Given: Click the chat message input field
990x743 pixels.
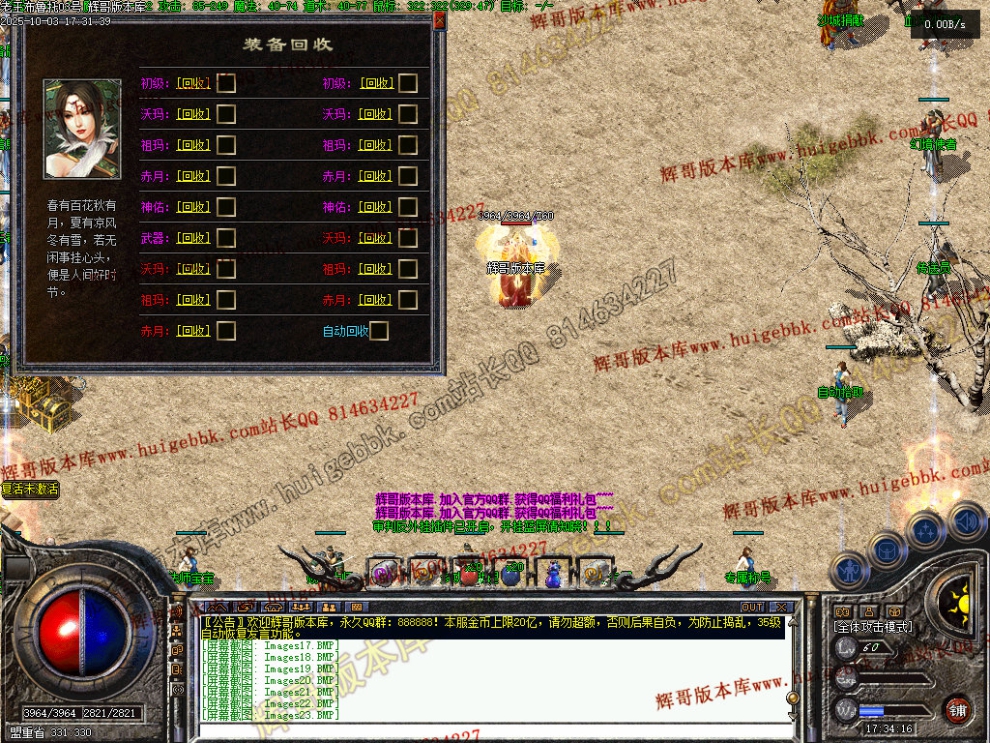Looking at the screenshot, I should coord(490,730).
